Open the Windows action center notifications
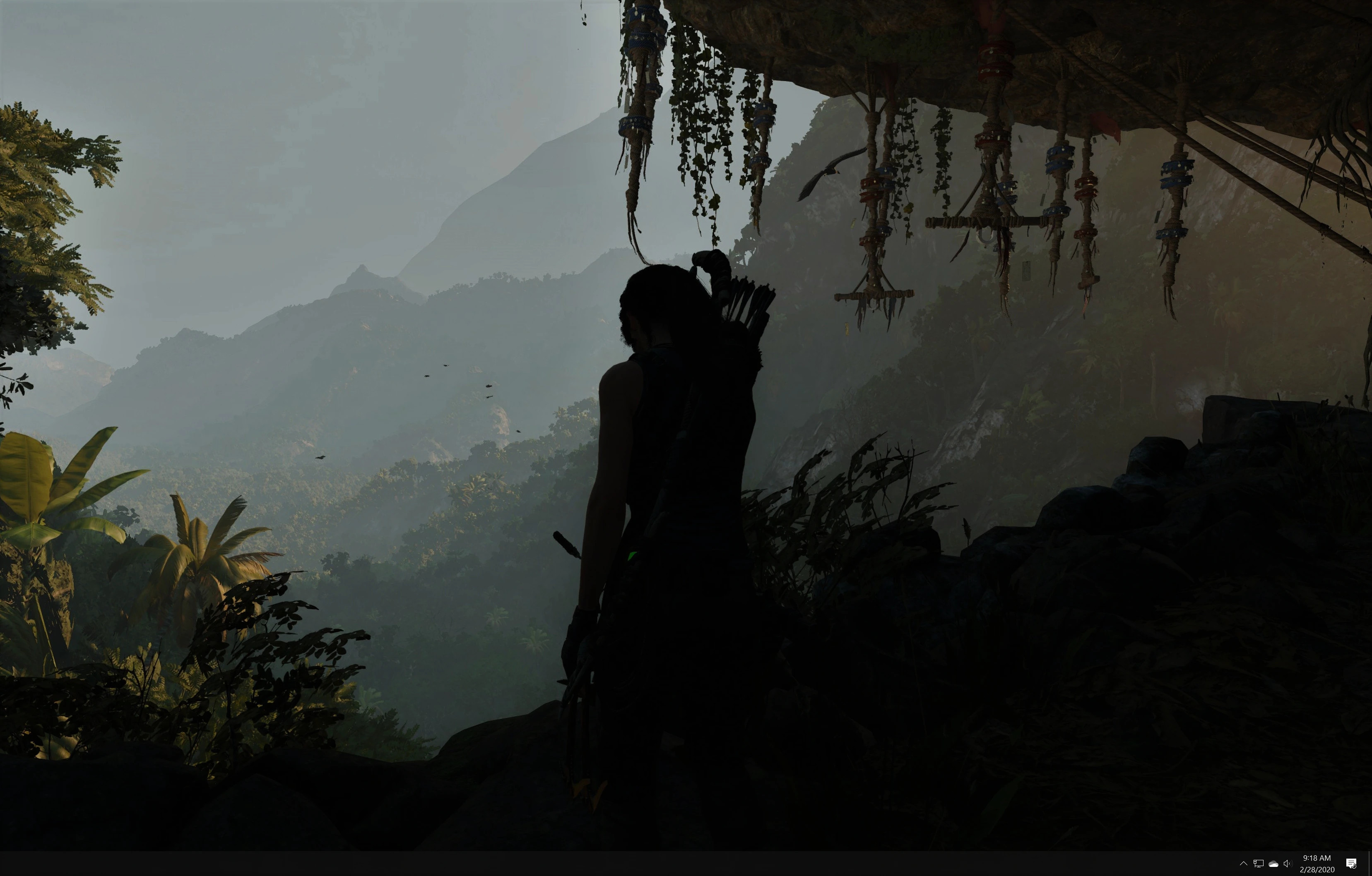1372x876 pixels. 1351,864
